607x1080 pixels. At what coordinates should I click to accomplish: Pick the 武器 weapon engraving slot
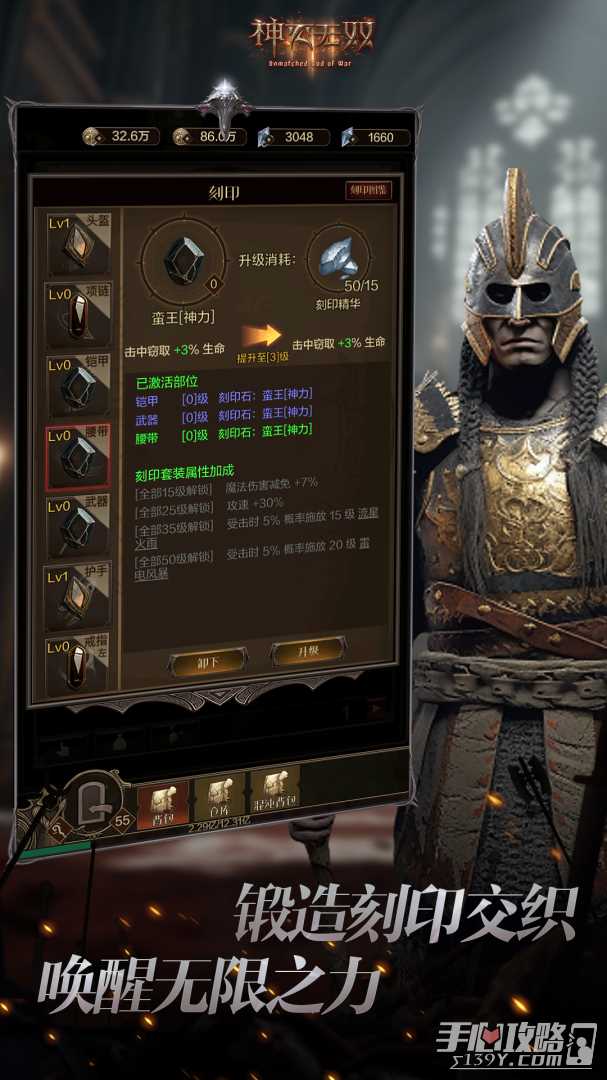point(77,527)
